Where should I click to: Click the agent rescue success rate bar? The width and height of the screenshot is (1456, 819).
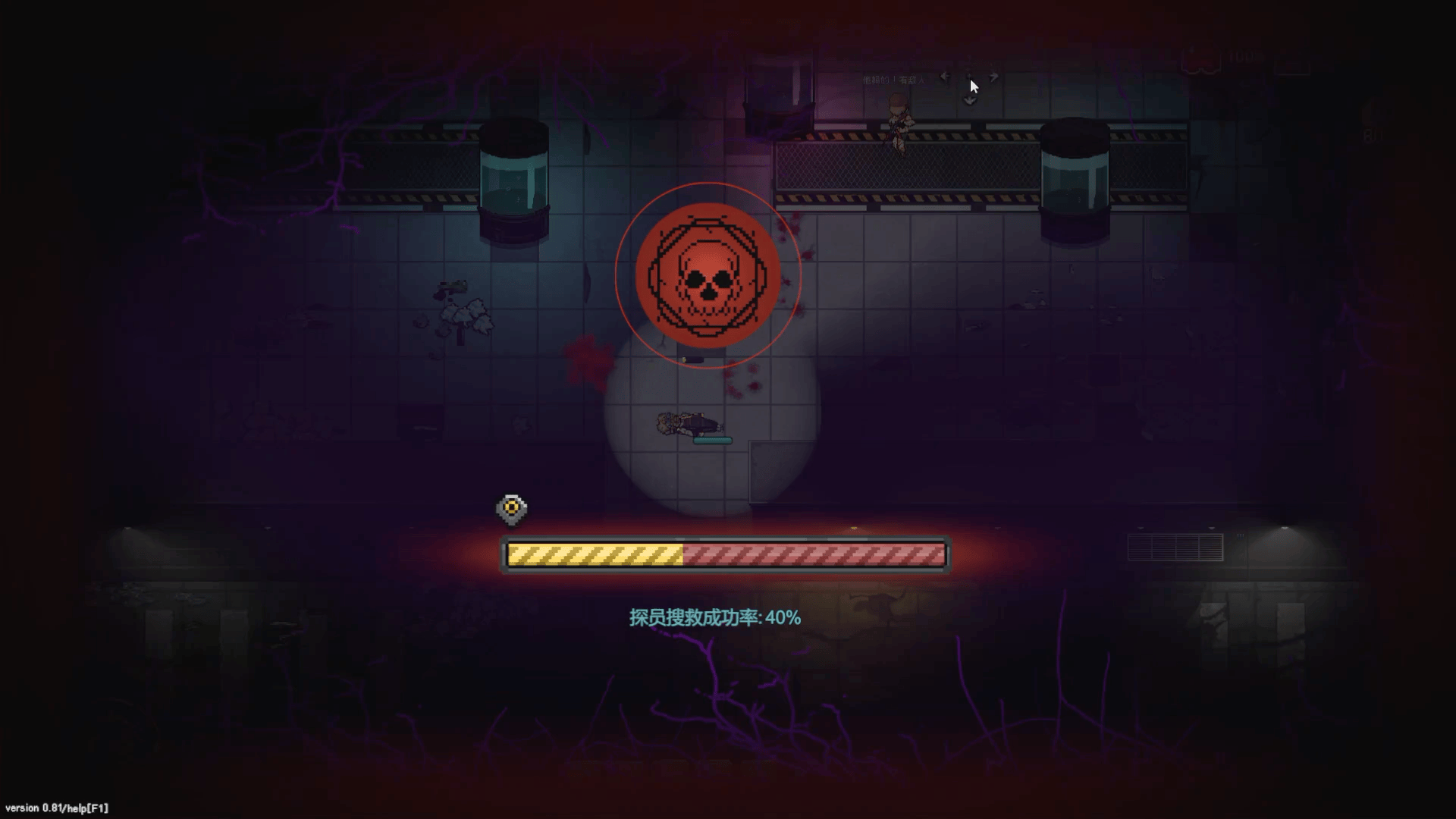tap(726, 554)
